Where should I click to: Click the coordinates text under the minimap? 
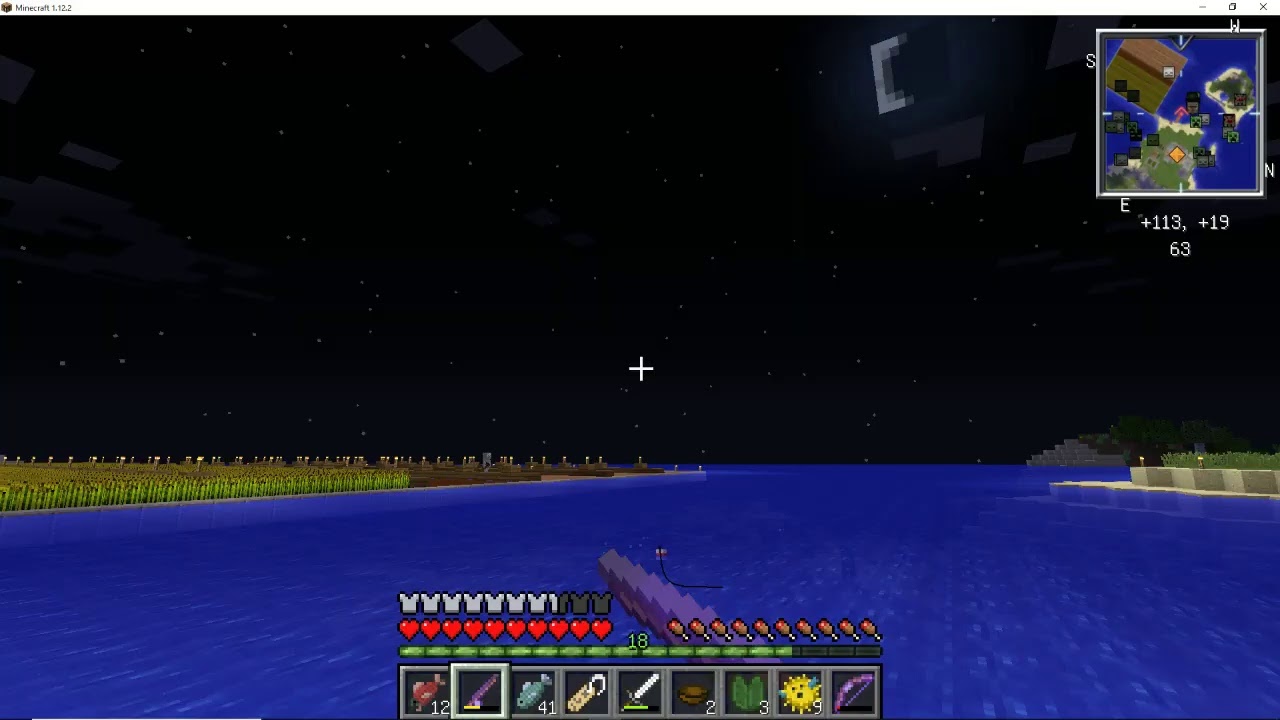(1185, 222)
